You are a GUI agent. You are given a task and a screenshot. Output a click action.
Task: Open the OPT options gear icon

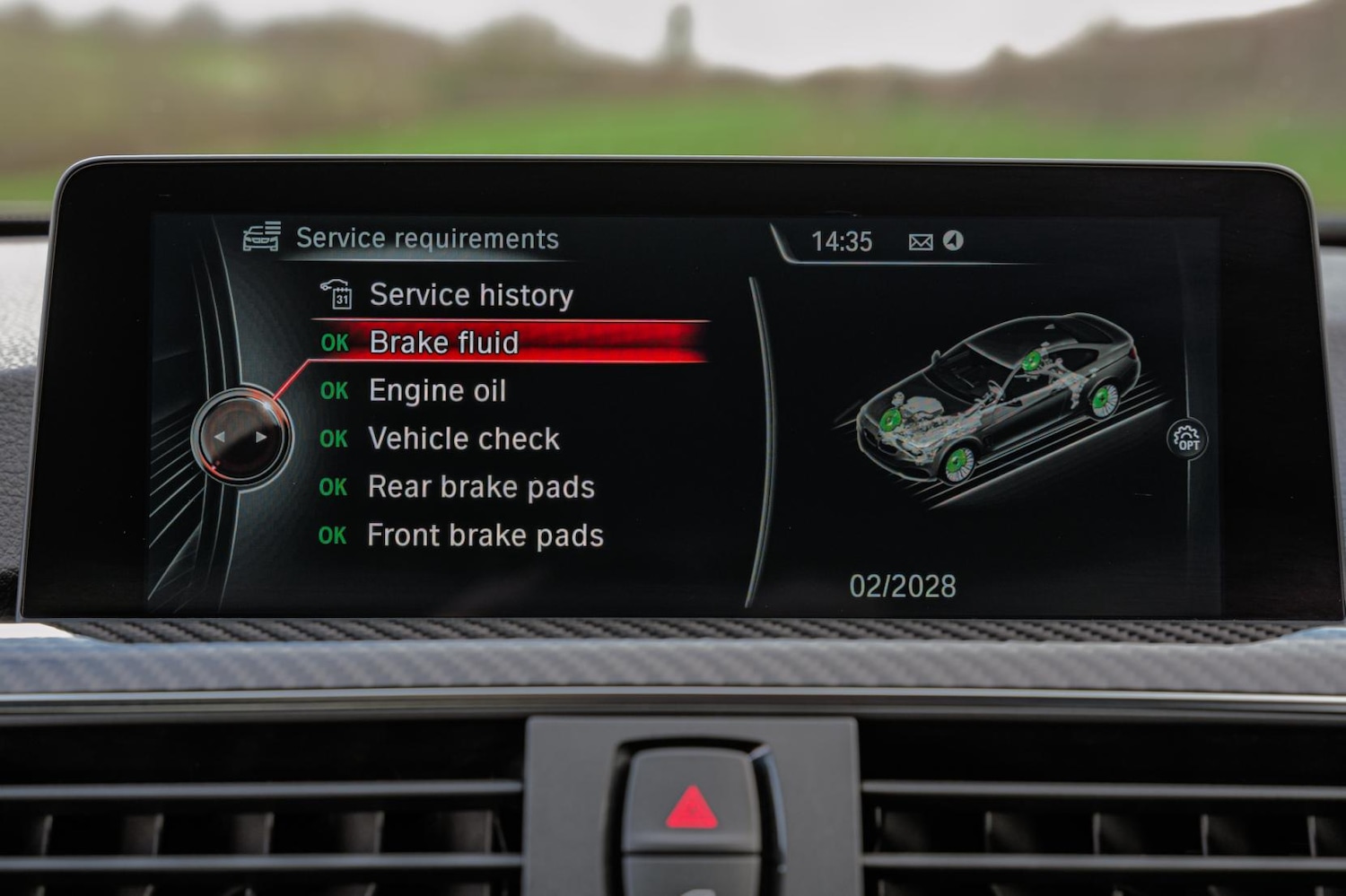[x=1186, y=439]
